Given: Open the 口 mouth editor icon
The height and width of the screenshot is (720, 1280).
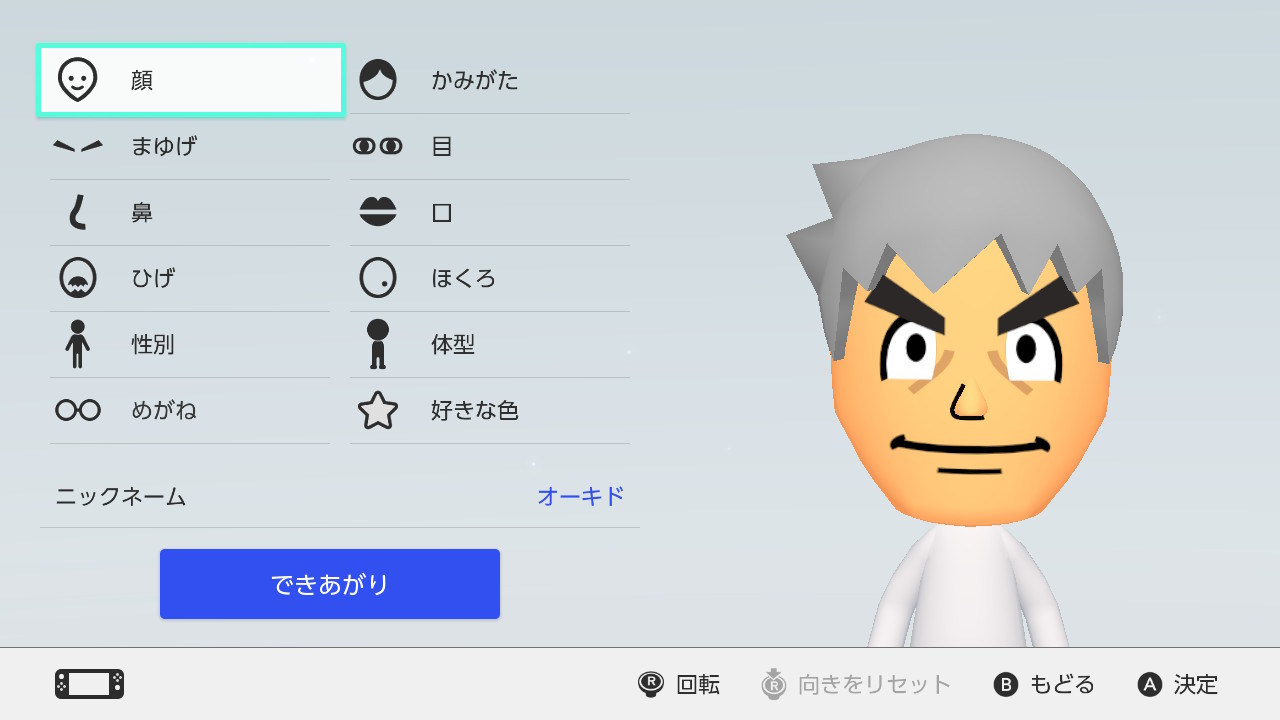Looking at the screenshot, I should (378, 212).
